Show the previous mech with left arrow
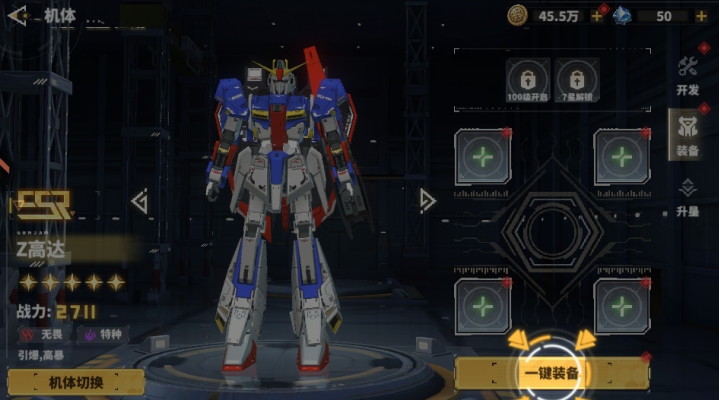 140,202
